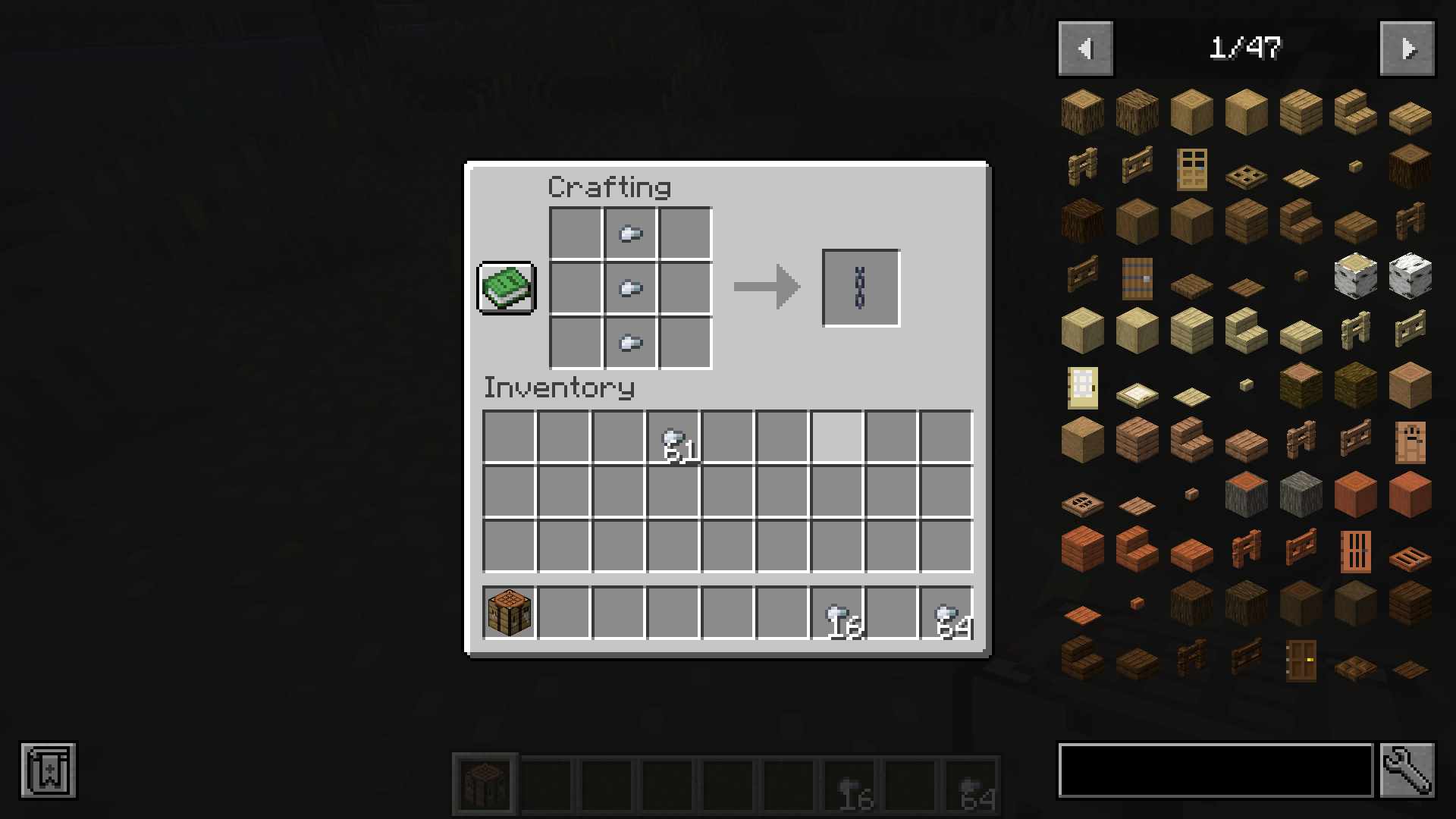Click the stack of 16 iron nuggets
The image size is (1456, 819).
[x=840, y=612]
